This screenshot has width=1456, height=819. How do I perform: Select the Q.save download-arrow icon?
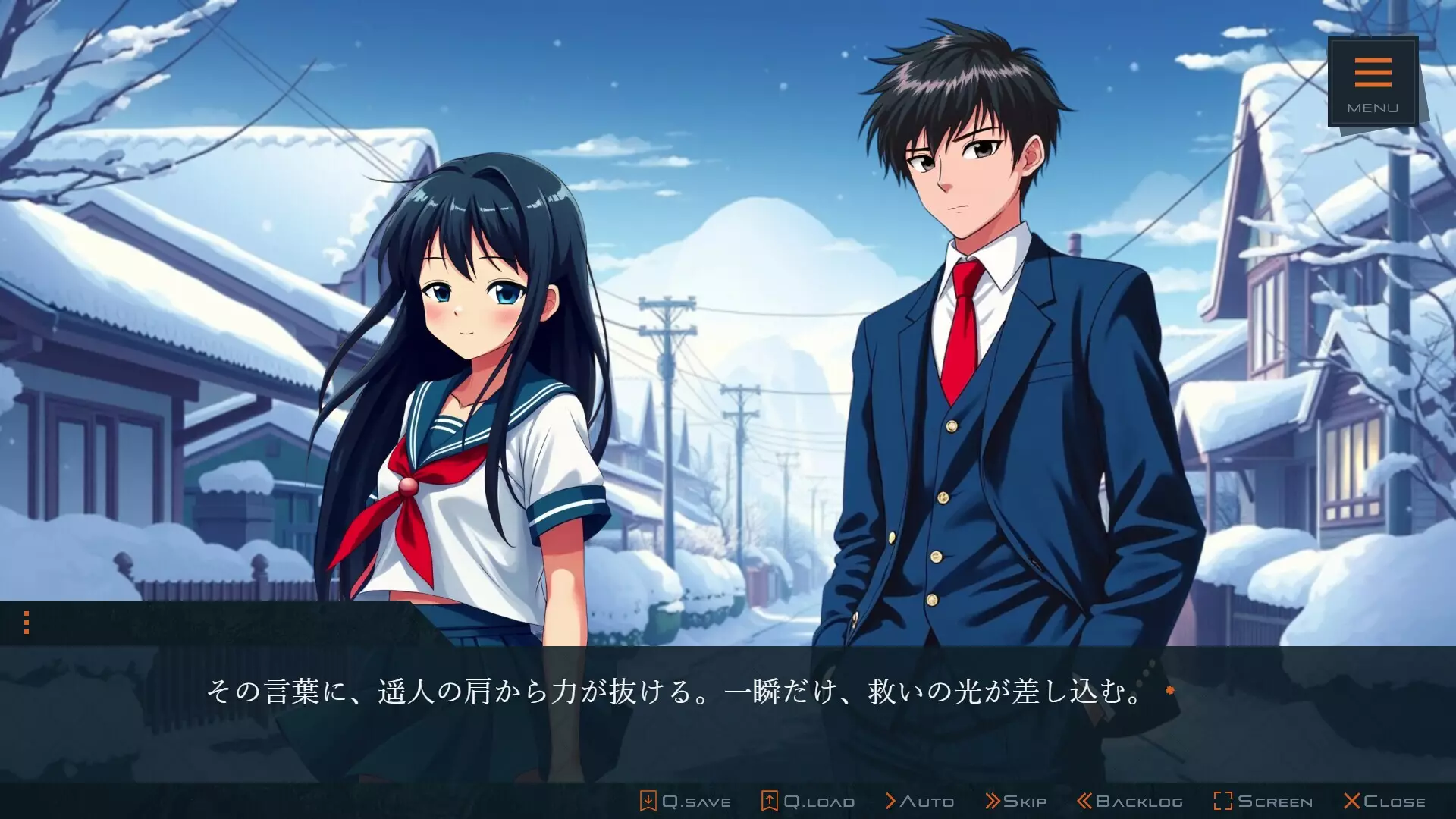pyautogui.click(x=649, y=800)
